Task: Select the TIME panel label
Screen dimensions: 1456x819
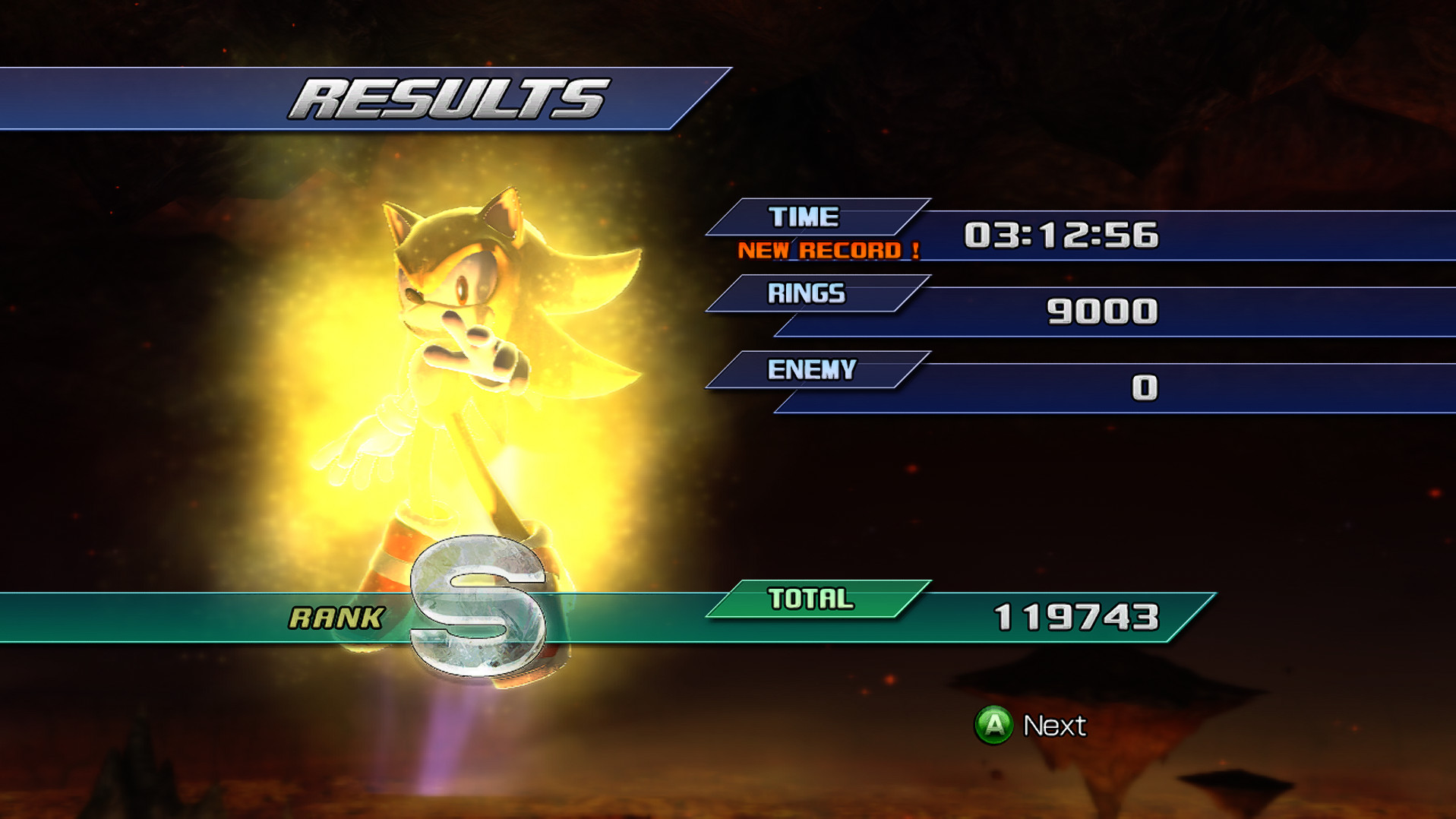Action: (804, 216)
